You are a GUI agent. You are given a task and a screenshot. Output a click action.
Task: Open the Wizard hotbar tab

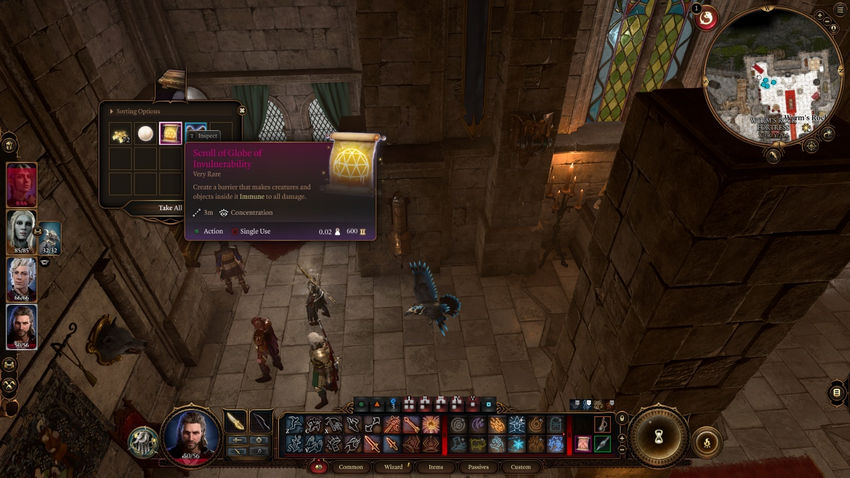392,466
